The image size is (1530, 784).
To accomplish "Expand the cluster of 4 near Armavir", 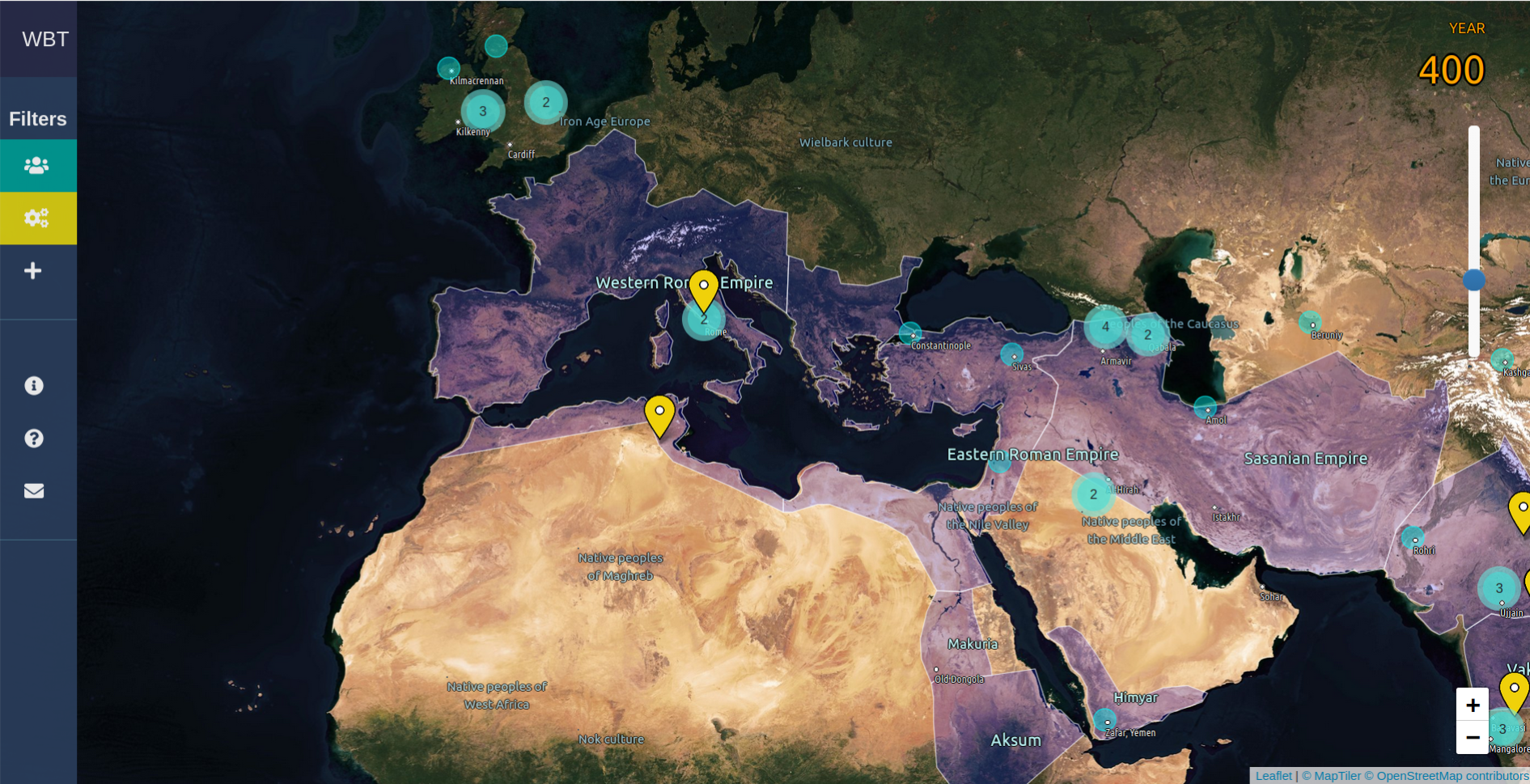I will click(1105, 328).
